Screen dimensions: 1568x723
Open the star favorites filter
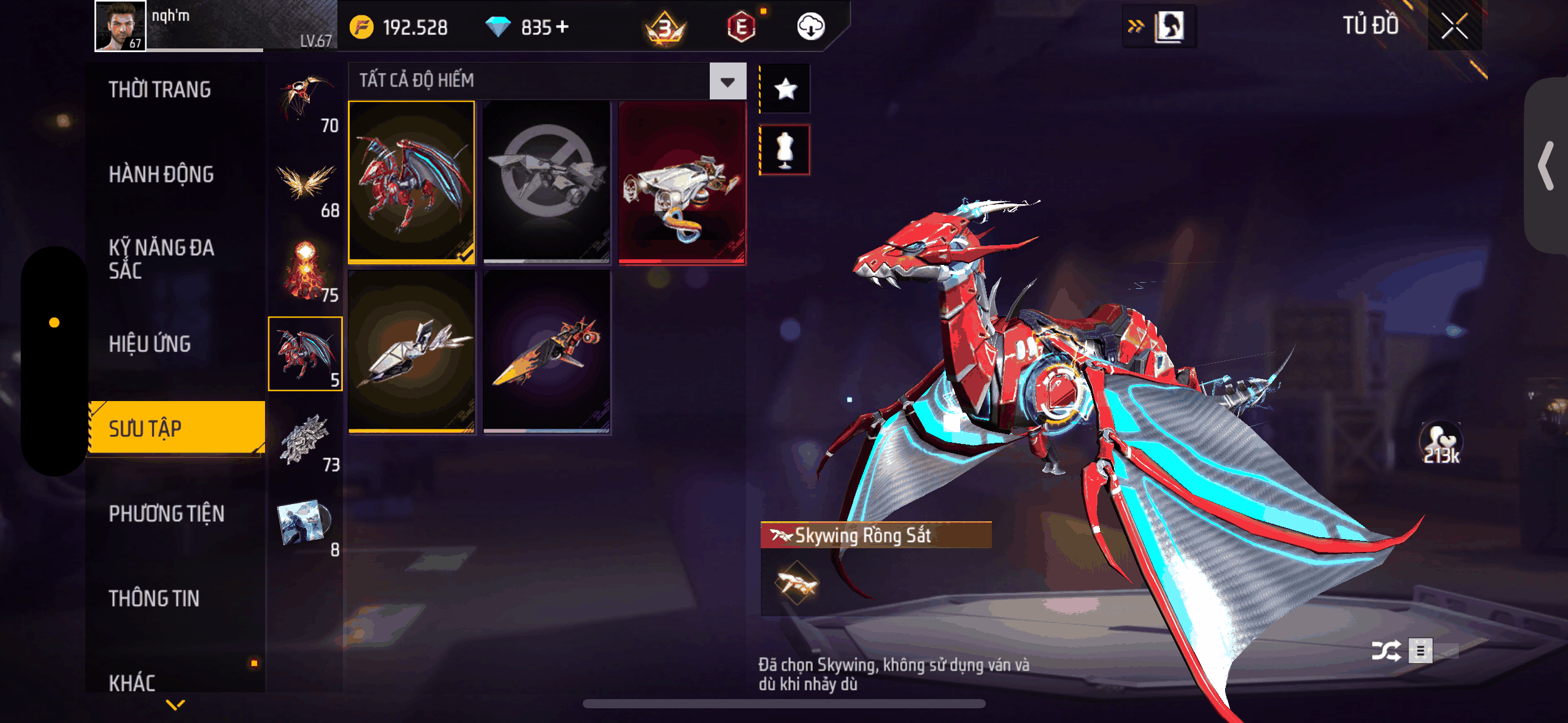tap(785, 90)
